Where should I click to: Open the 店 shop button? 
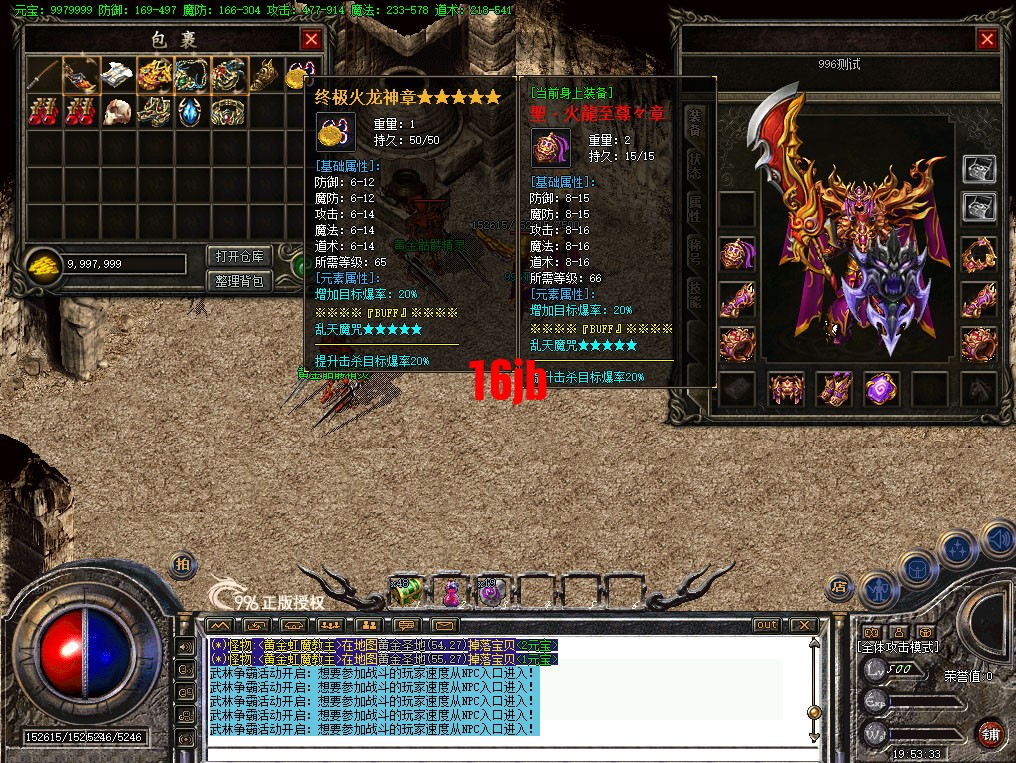pyautogui.click(x=838, y=586)
